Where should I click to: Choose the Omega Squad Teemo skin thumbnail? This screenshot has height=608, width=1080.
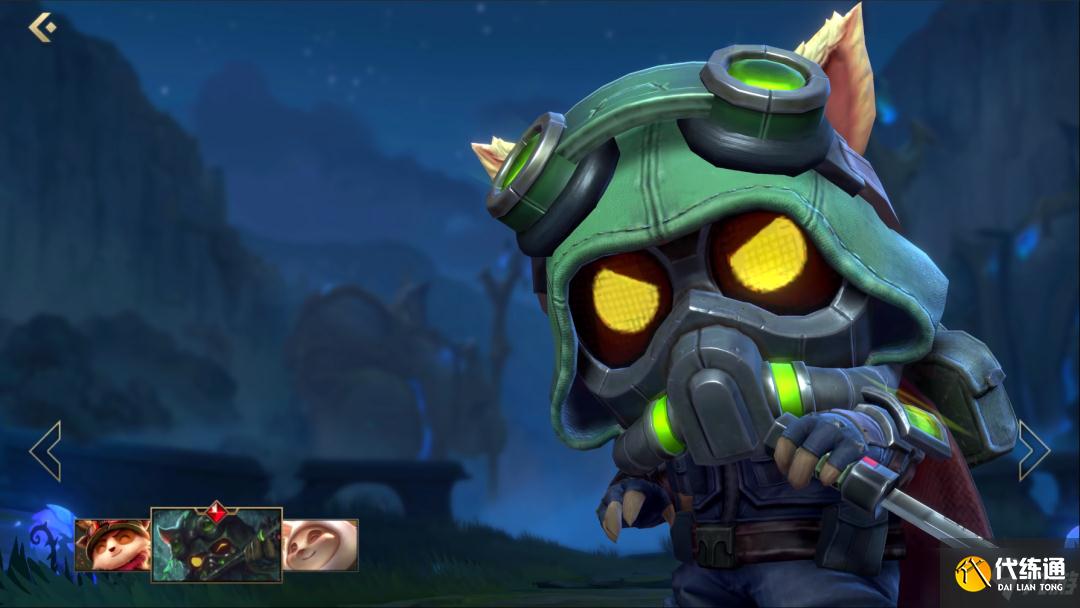216,545
